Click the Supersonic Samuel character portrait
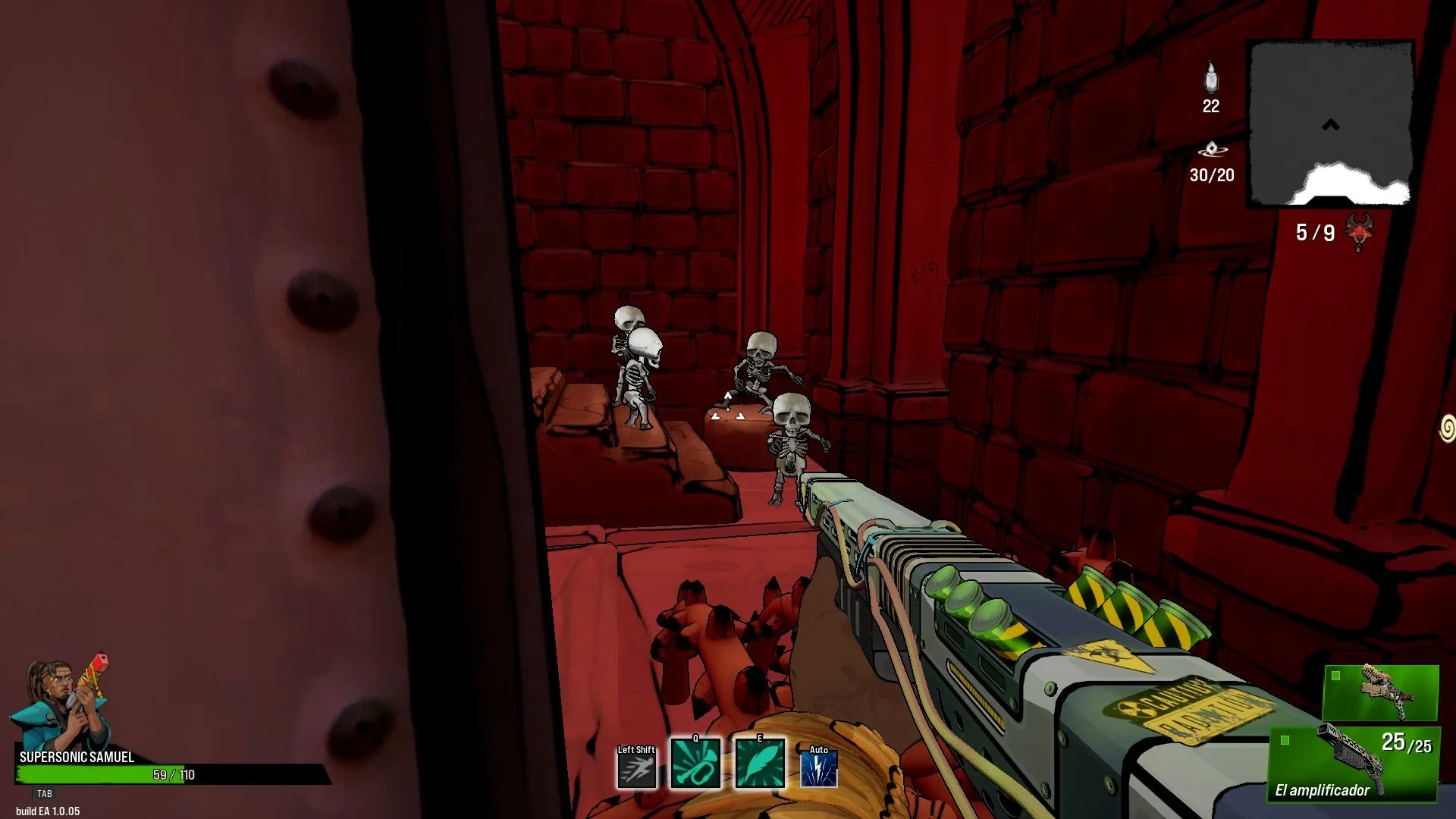Screen dimensions: 1456x819 click(62, 703)
